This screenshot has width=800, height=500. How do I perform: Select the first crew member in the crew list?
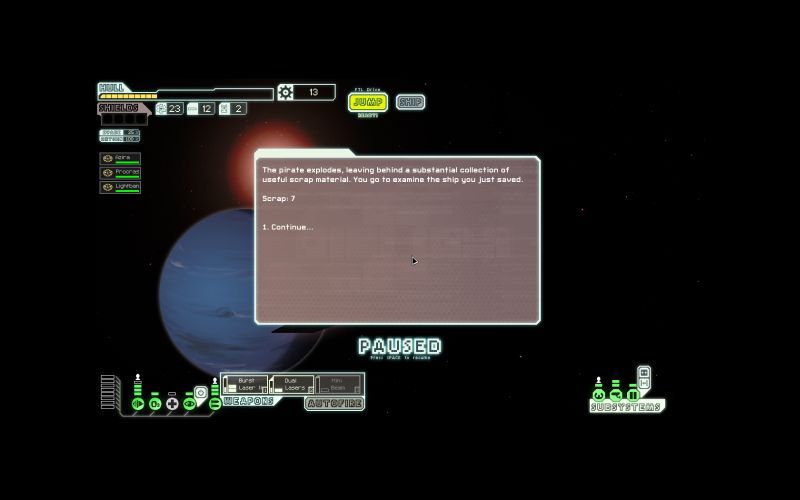[120, 158]
